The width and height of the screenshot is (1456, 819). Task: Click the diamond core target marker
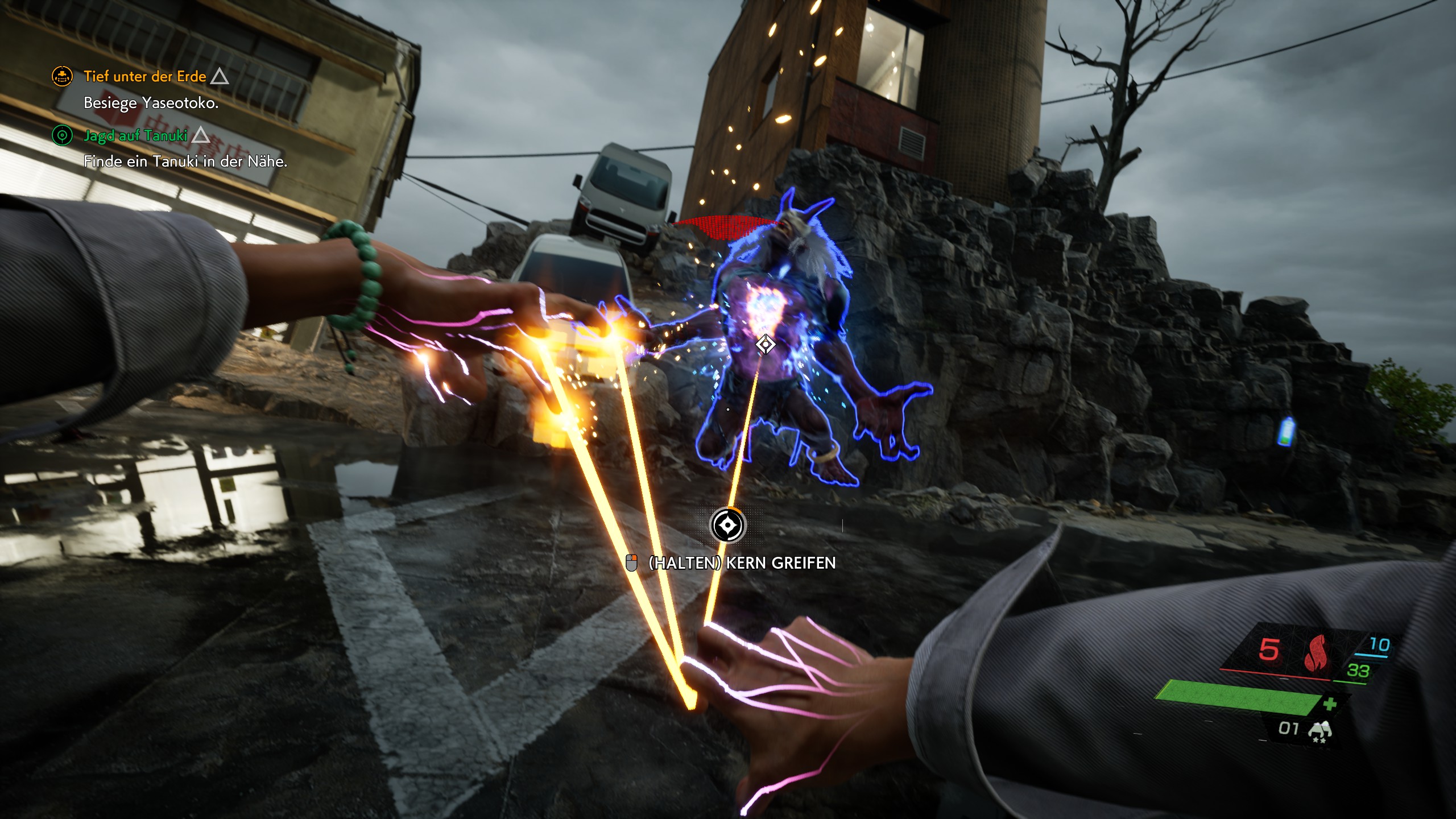(766, 344)
